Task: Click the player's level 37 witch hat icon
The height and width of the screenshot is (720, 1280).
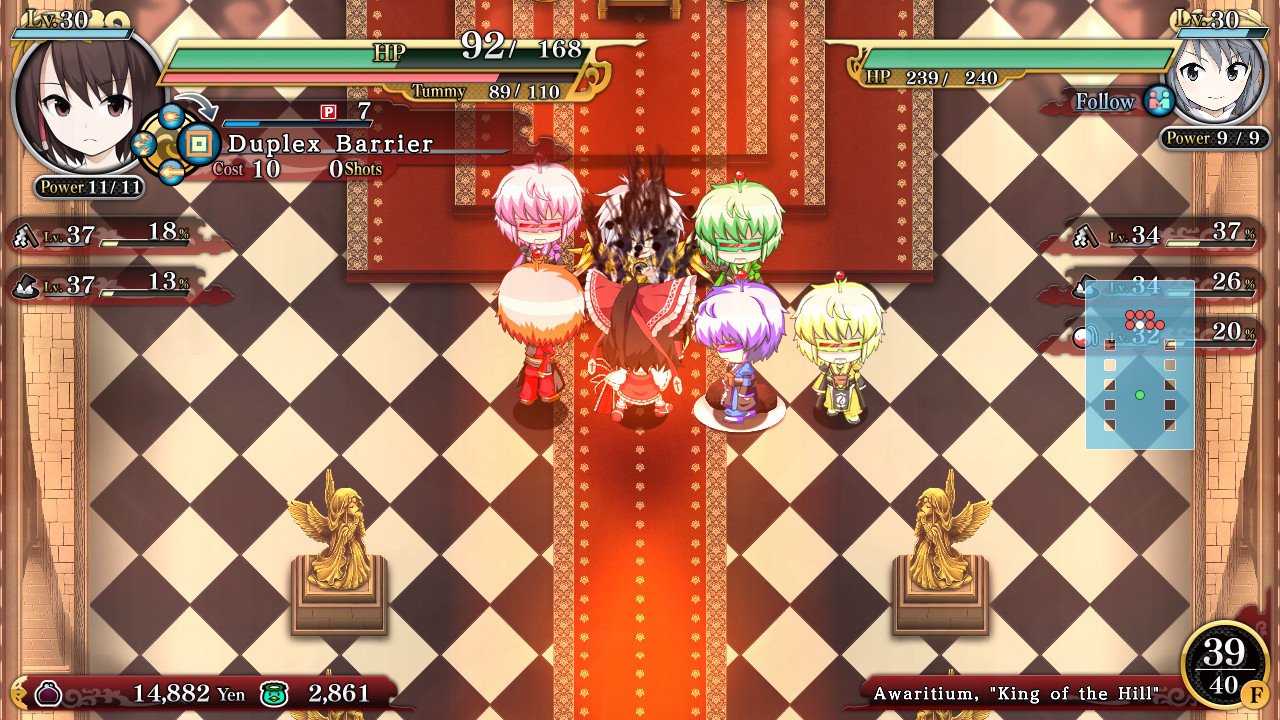Action: coord(24,286)
